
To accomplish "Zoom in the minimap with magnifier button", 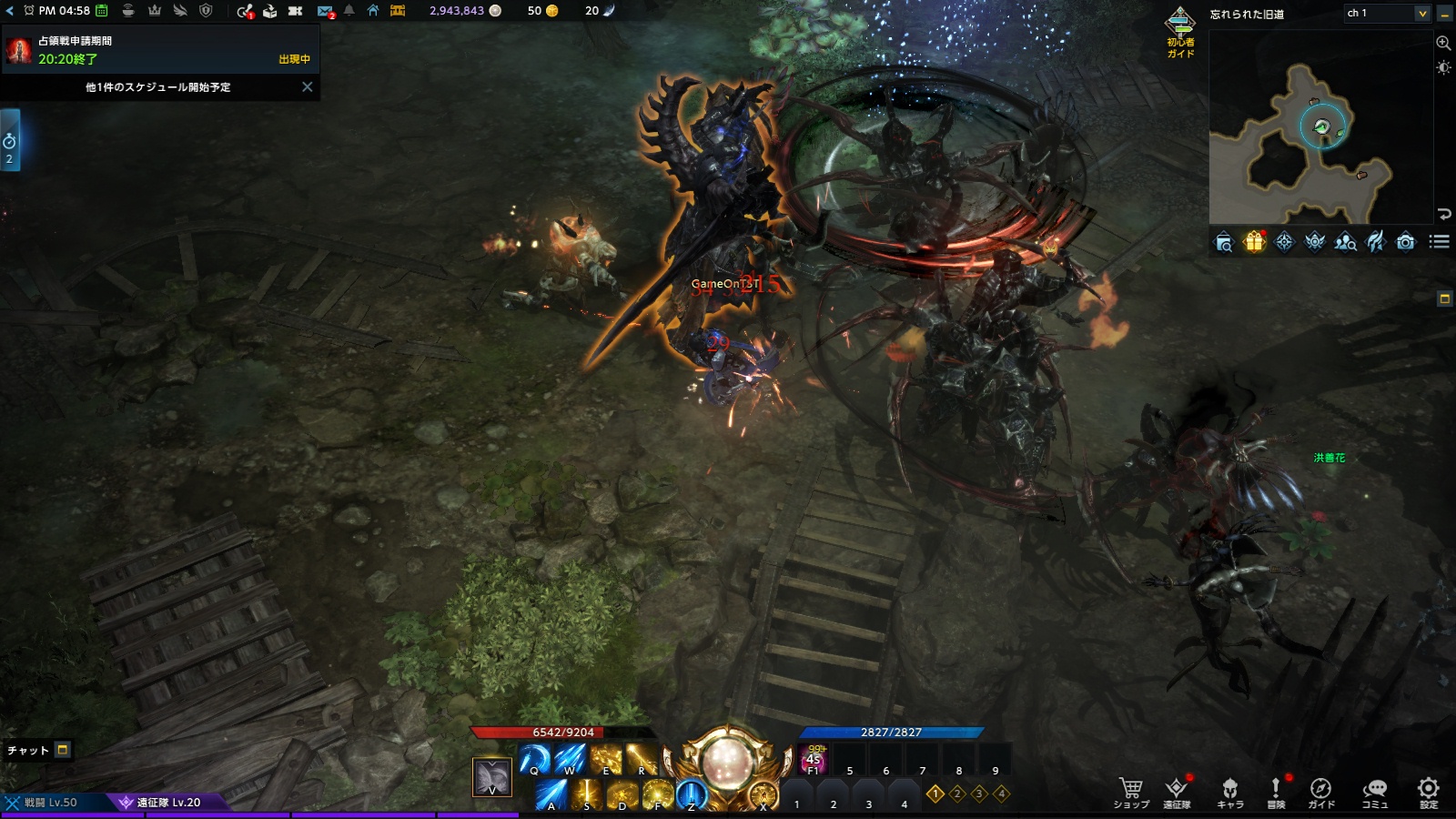I will coord(1443,43).
